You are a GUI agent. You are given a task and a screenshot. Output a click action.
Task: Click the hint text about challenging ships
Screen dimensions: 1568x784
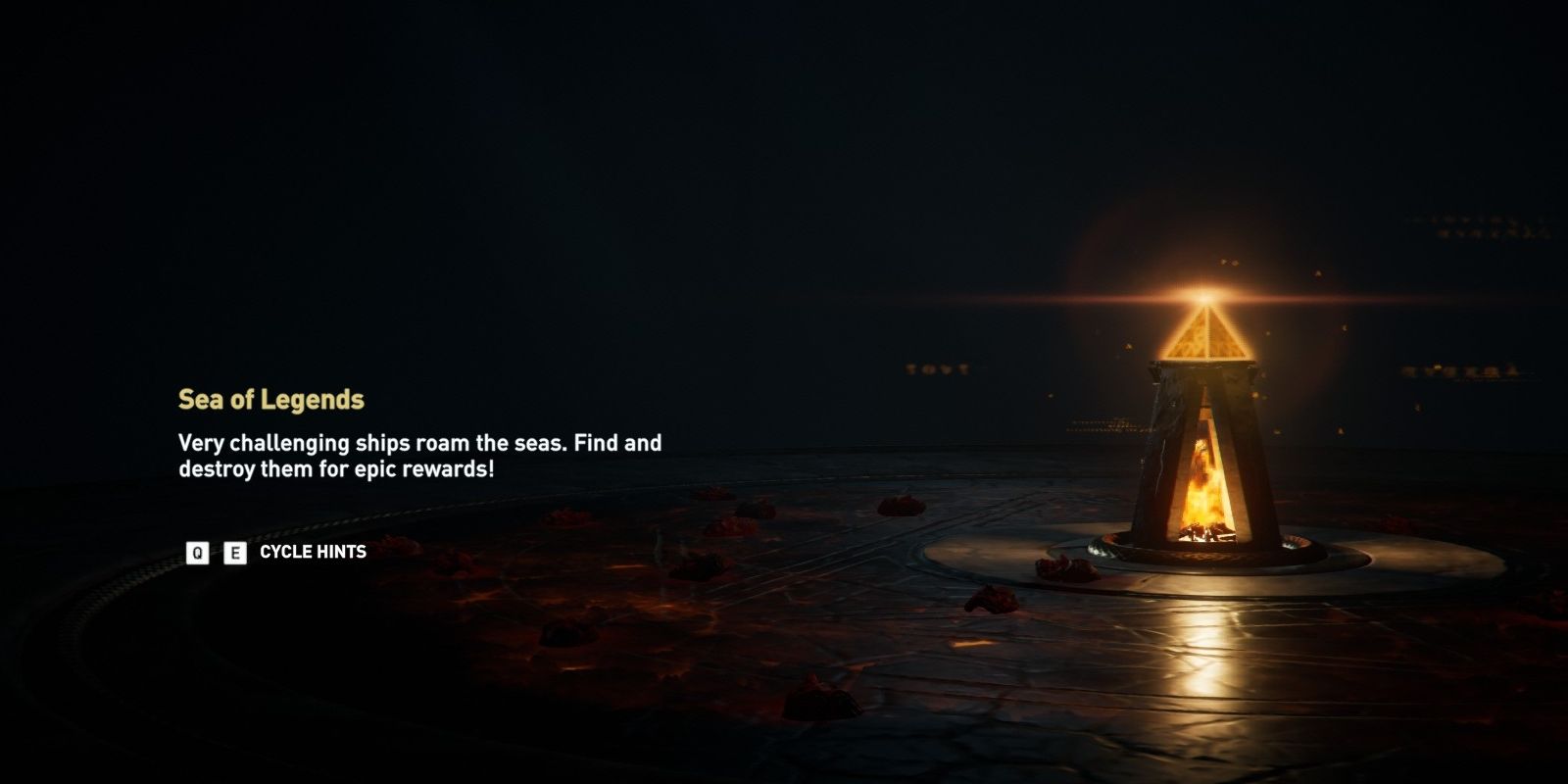(x=419, y=443)
